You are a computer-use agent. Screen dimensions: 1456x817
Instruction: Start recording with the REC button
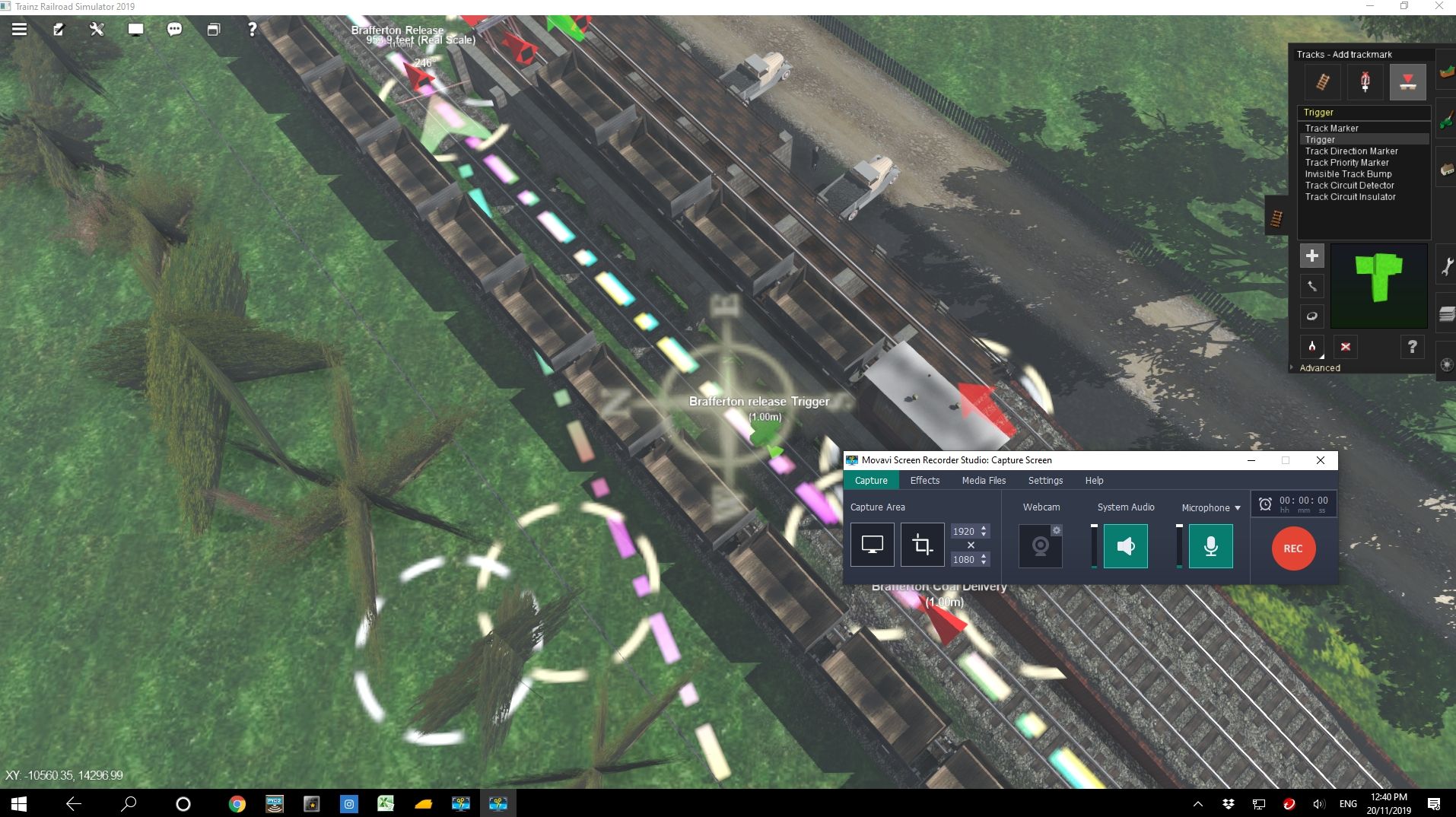point(1293,548)
